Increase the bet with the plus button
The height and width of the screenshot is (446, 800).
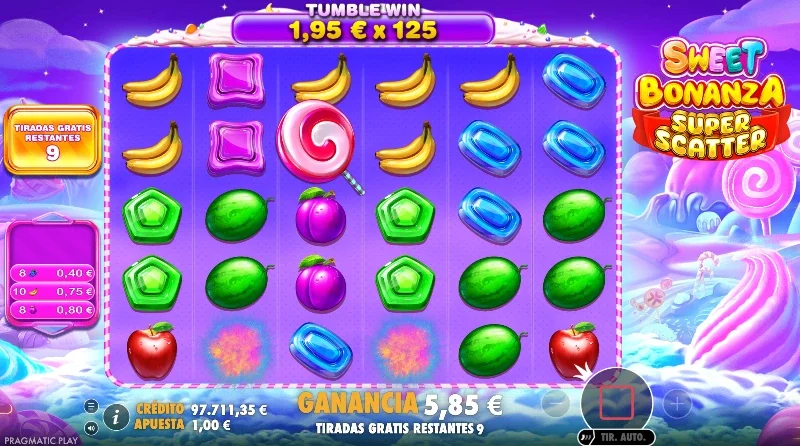(x=677, y=403)
